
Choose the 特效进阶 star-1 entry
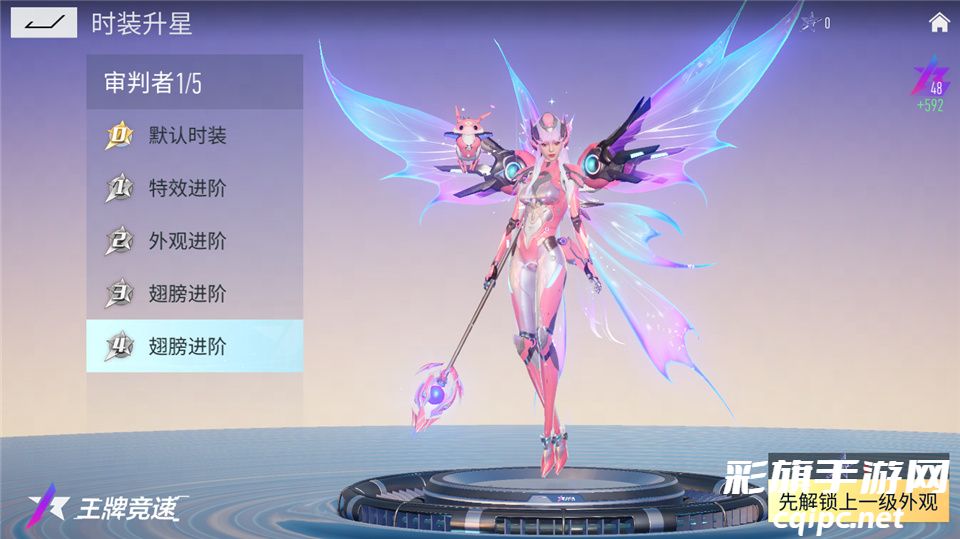[194, 188]
